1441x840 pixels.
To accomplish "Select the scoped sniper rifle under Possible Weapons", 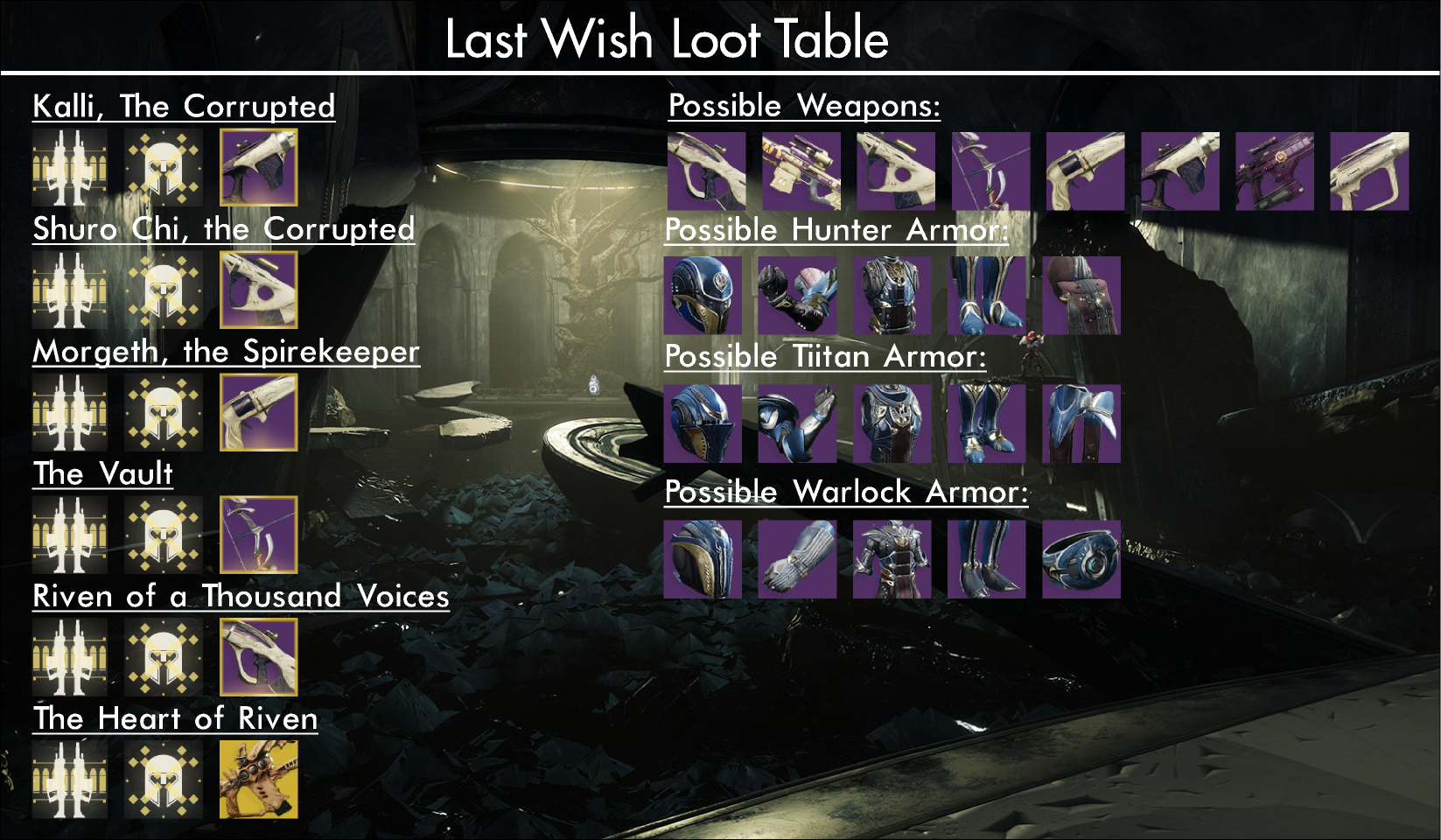I will tap(801, 171).
